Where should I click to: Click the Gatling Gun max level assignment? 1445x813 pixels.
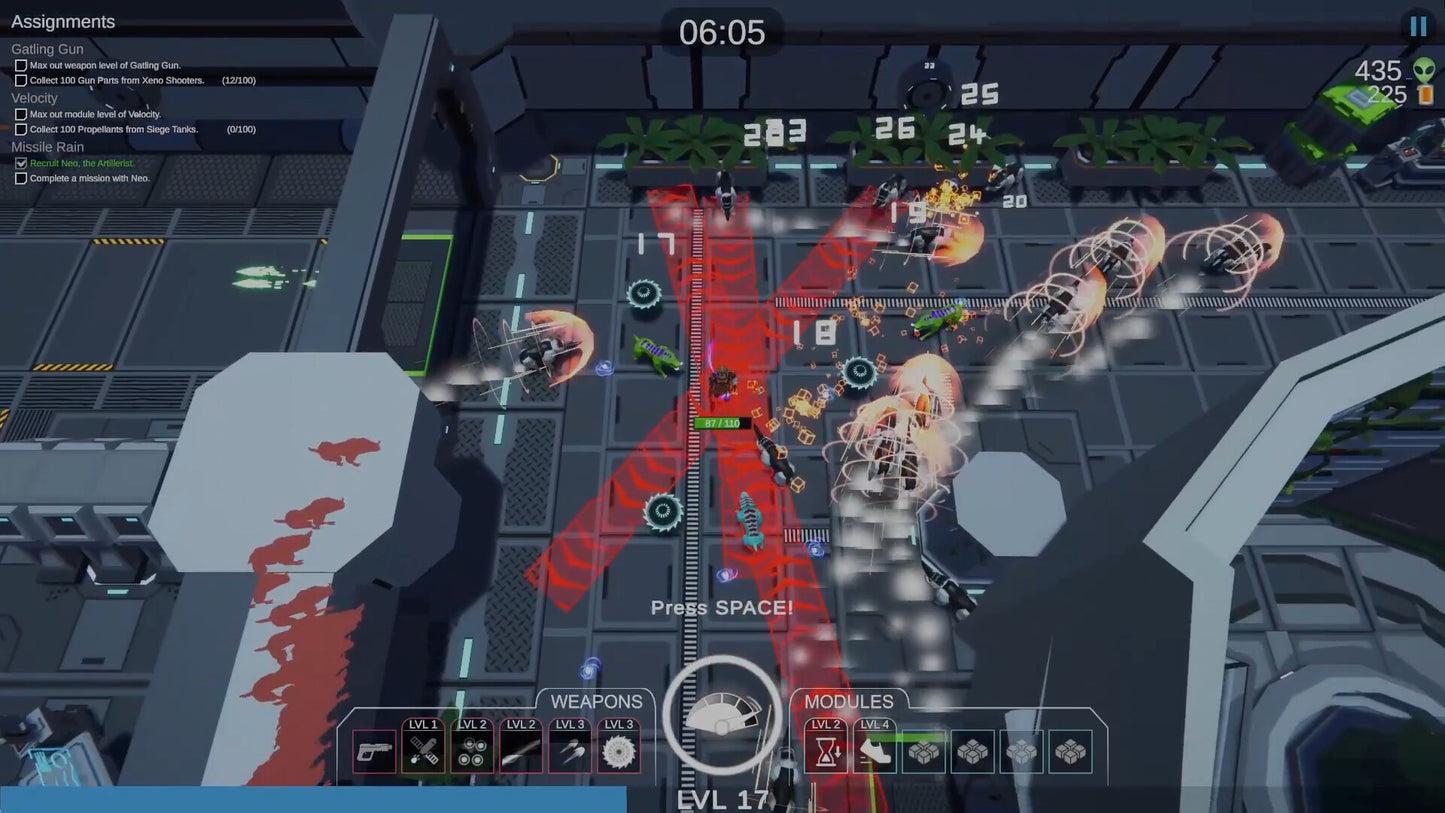105,65
